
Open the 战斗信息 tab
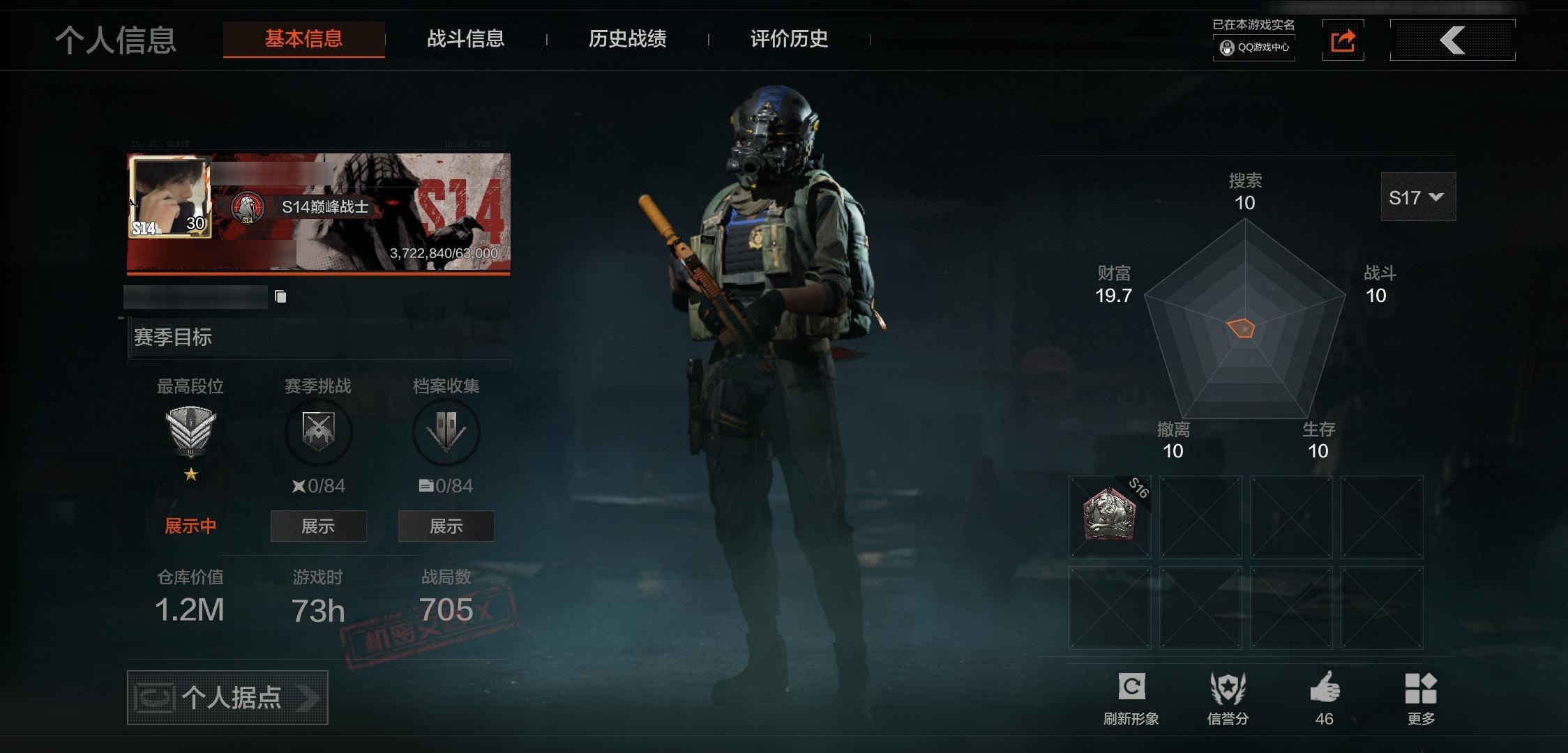465,39
